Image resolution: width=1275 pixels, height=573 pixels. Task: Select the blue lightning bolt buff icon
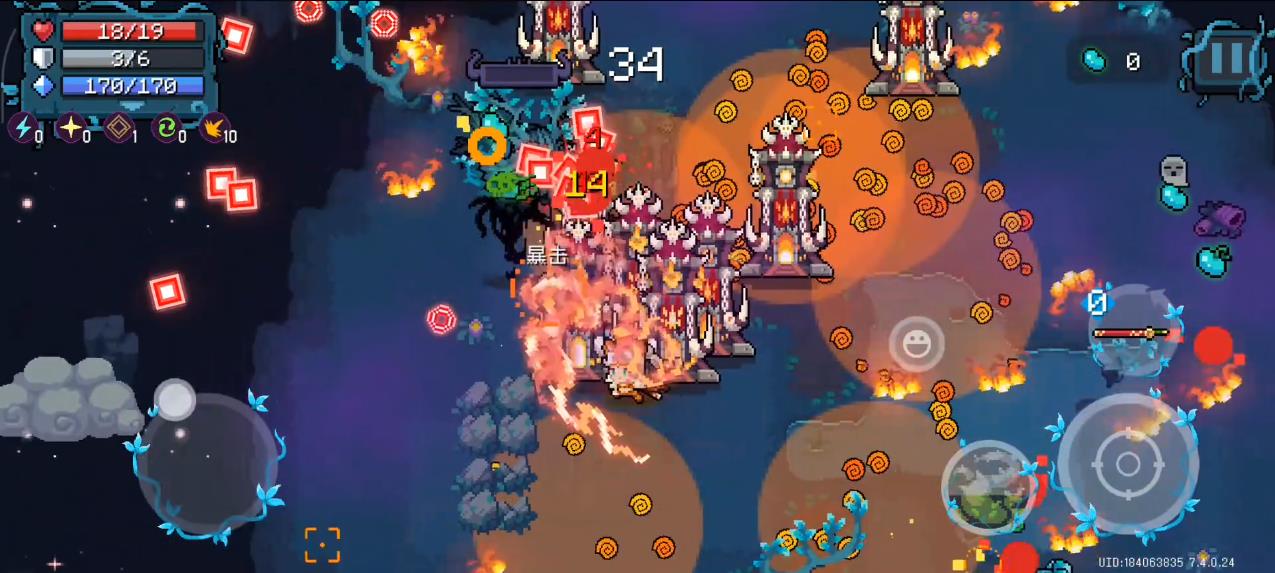[22, 128]
